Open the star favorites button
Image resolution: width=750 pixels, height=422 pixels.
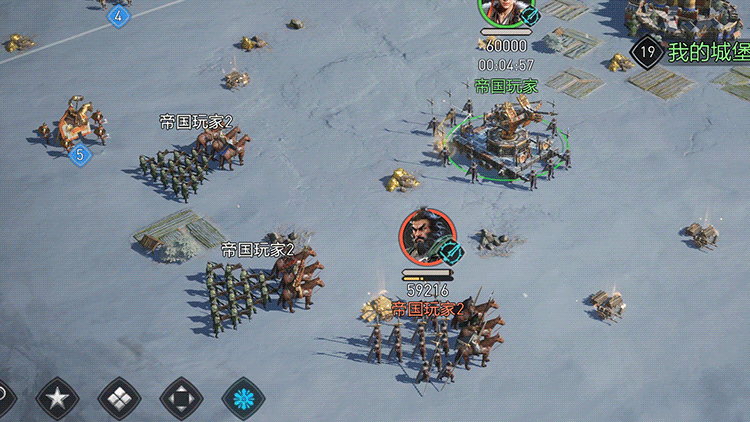tap(57, 399)
